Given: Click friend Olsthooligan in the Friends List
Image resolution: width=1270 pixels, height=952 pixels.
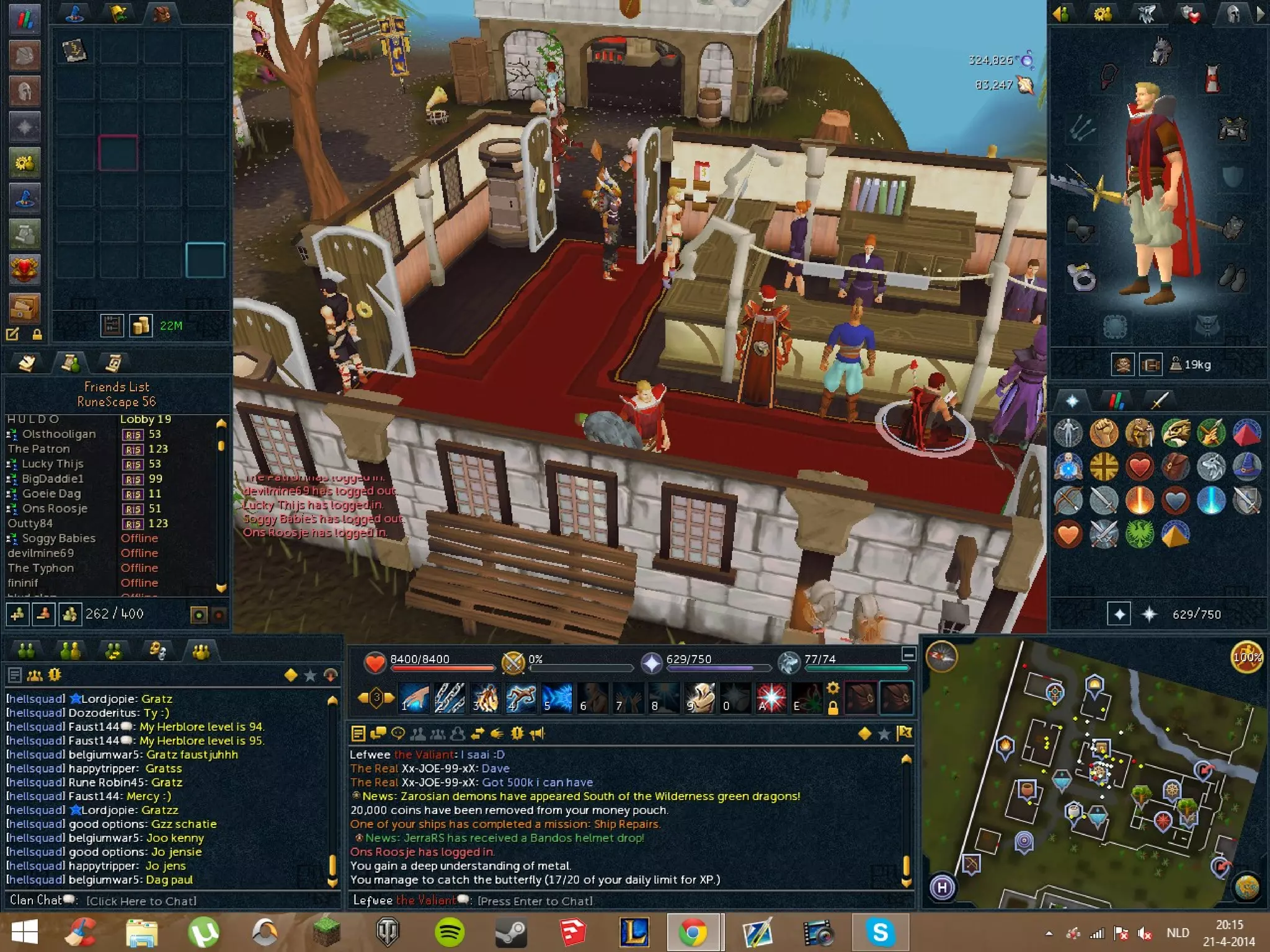Looking at the screenshot, I should click(x=59, y=434).
